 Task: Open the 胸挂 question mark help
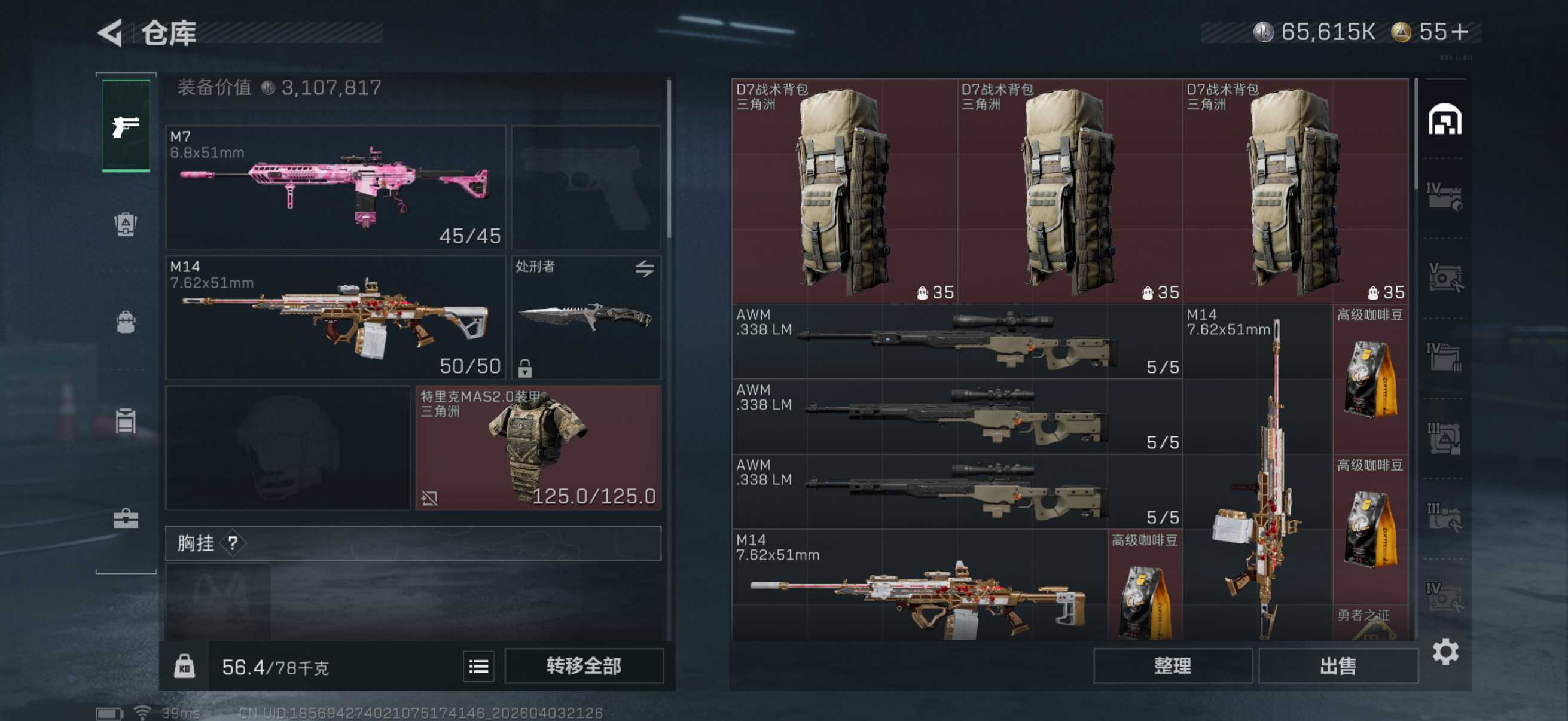(233, 543)
